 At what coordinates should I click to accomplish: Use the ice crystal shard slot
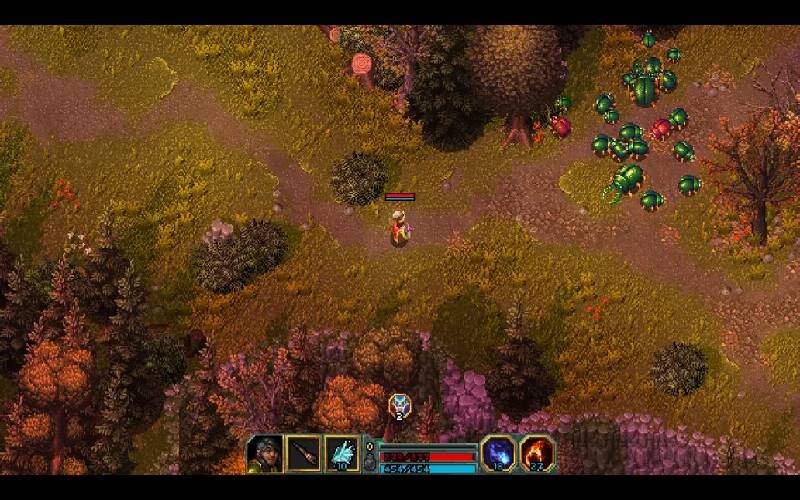point(342,453)
